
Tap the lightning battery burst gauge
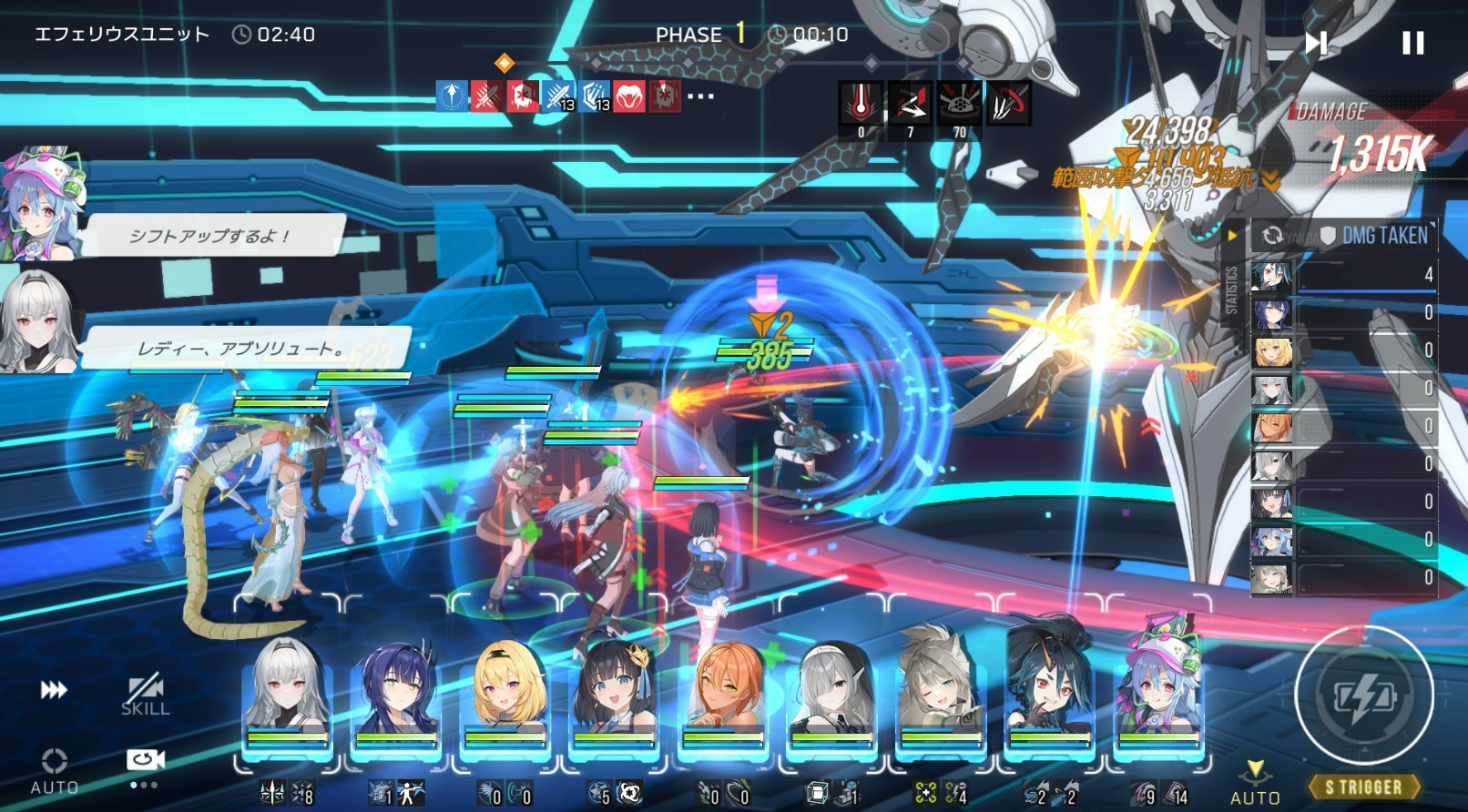click(x=1363, y=696)
